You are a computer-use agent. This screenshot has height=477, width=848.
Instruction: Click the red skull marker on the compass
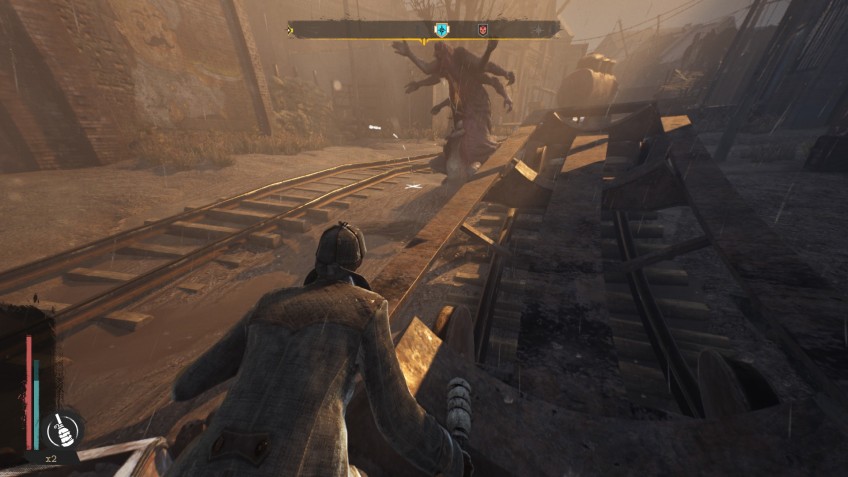click(484, 30)
